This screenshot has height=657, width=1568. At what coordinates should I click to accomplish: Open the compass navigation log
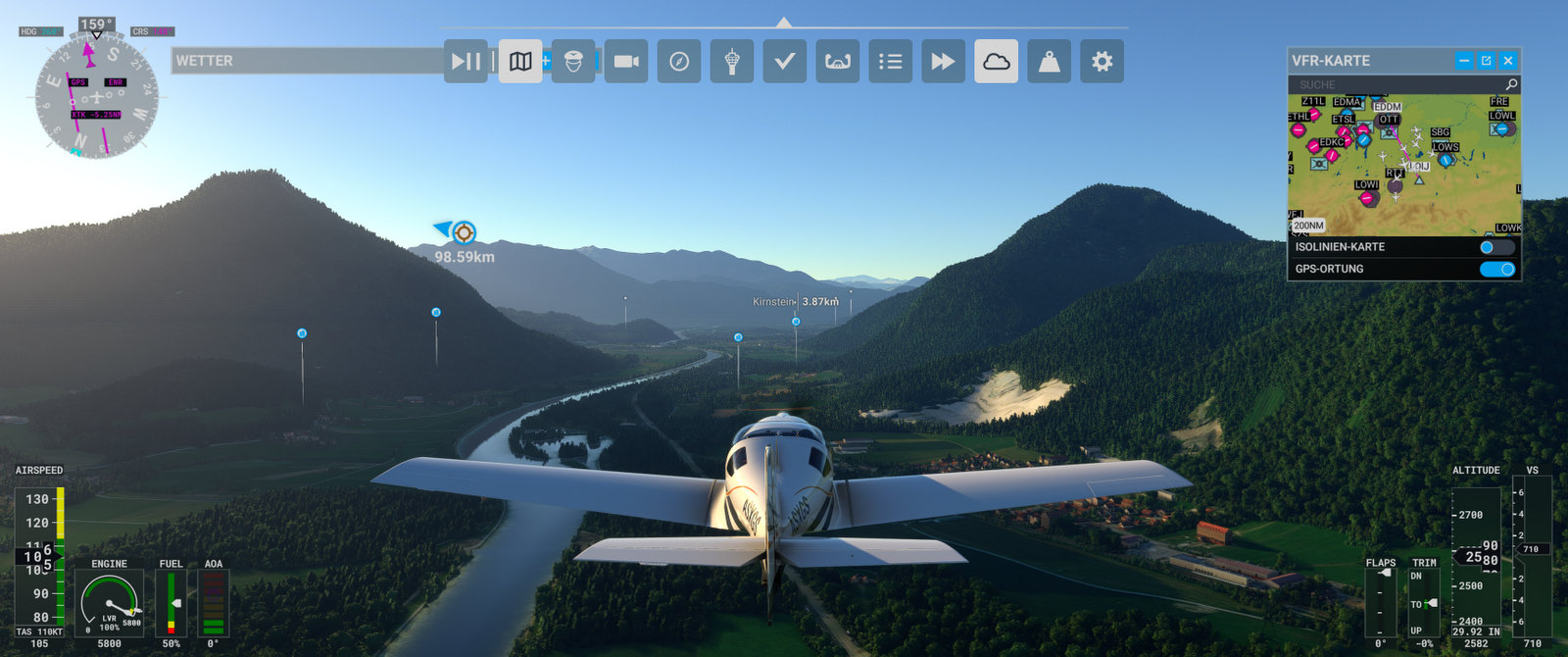pyautogui.click(x=679, y=61)
